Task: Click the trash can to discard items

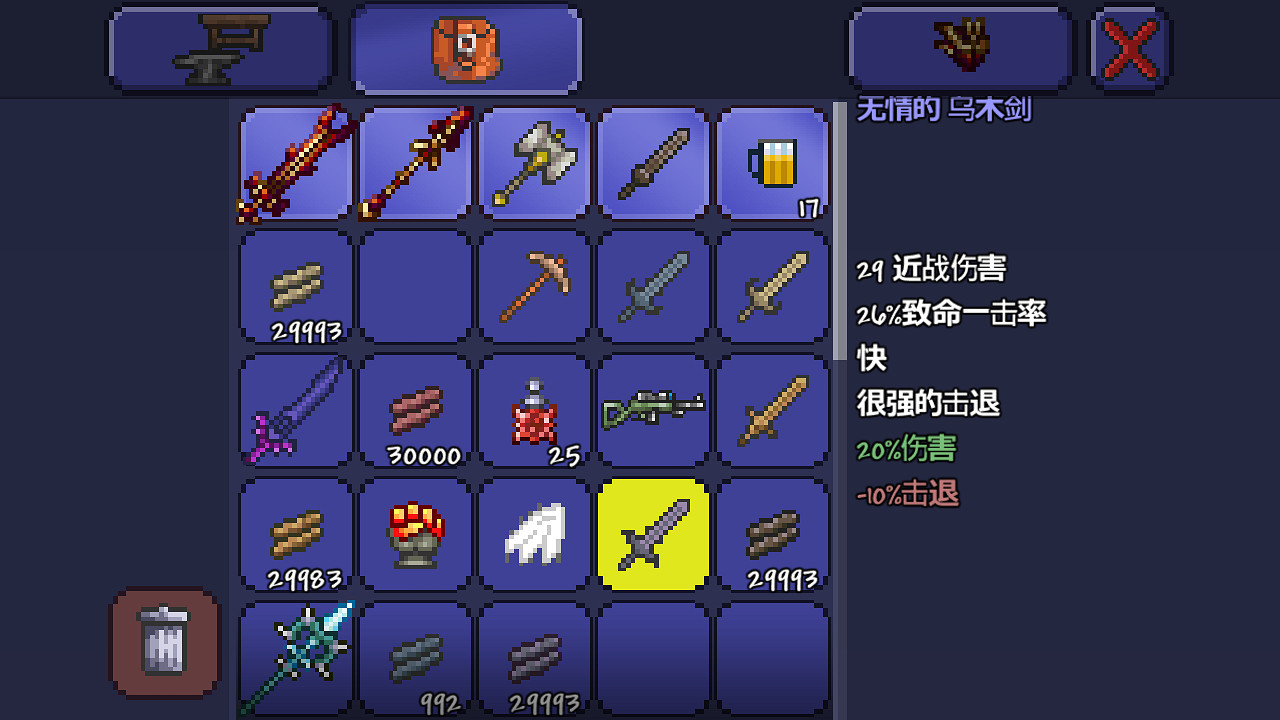Action: click(163, 643)
